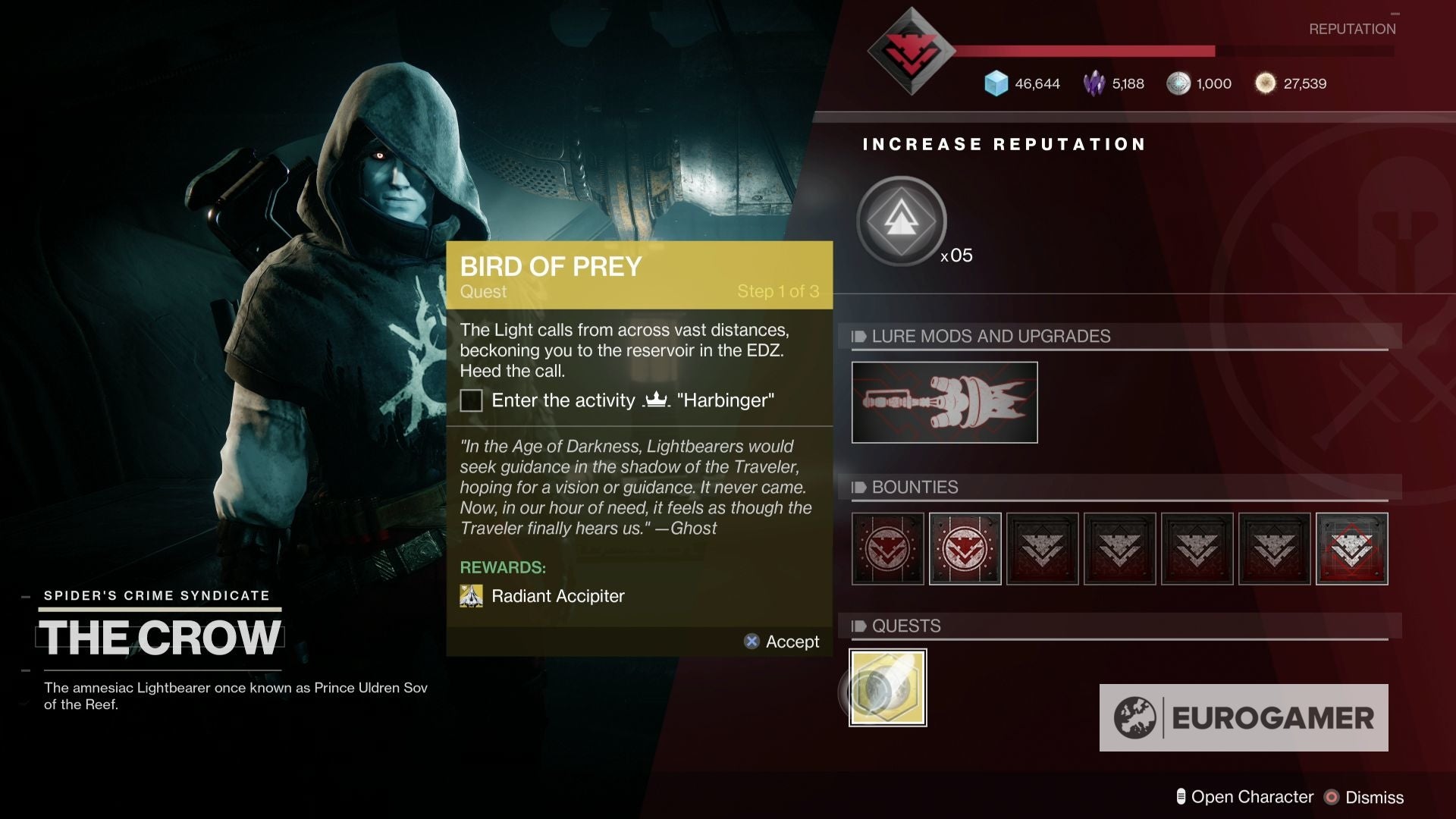Switch to the REPUTATION tab
The image size is (1456, 819).
[x=1352, y=29]
